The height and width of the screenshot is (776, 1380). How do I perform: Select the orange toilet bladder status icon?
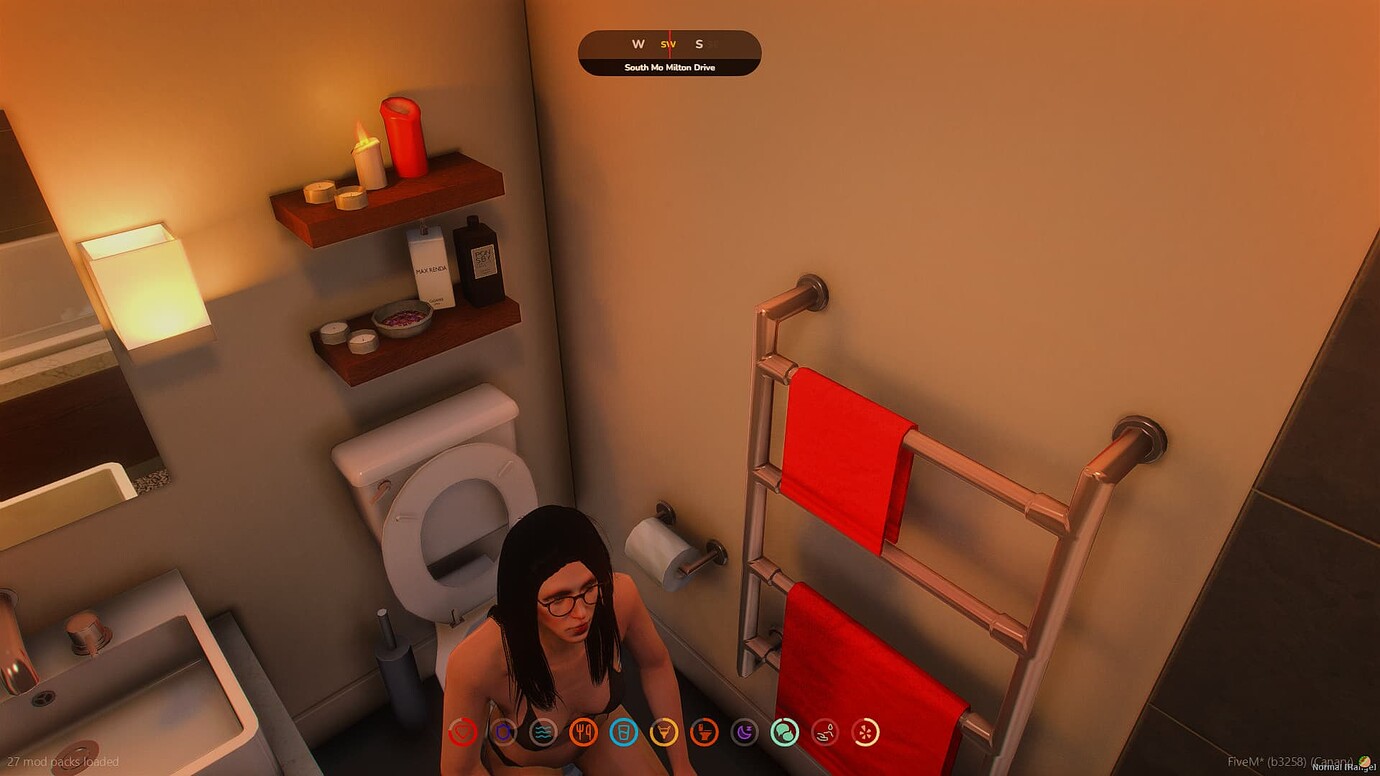[704, 732]
